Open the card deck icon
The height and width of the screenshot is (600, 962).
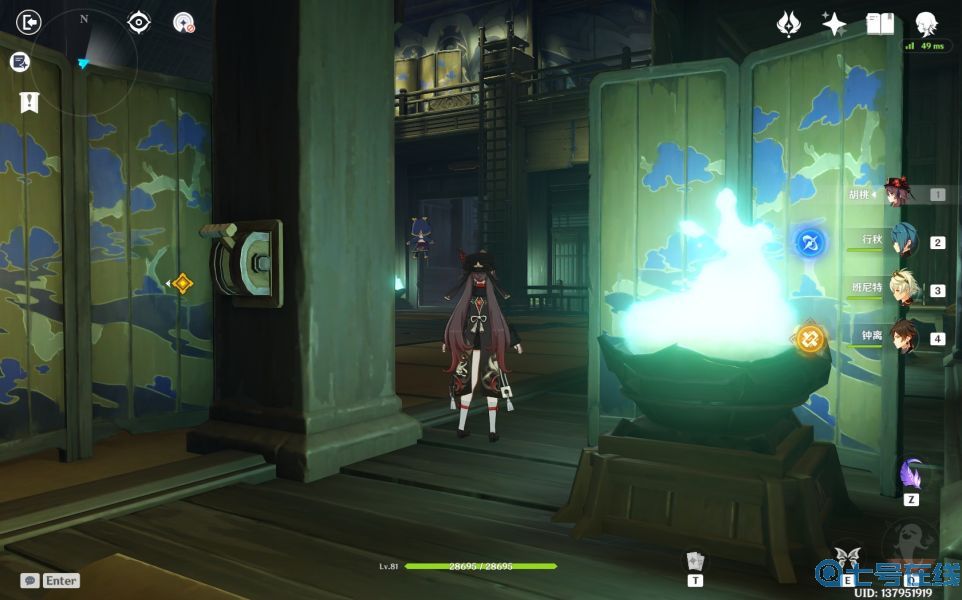(x=695, y=562)
